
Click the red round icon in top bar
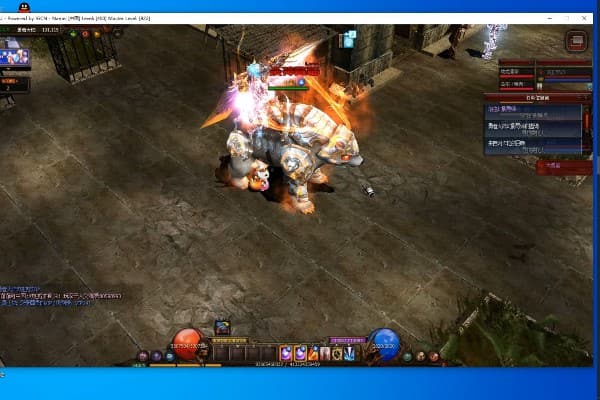[x=84, y=35]
